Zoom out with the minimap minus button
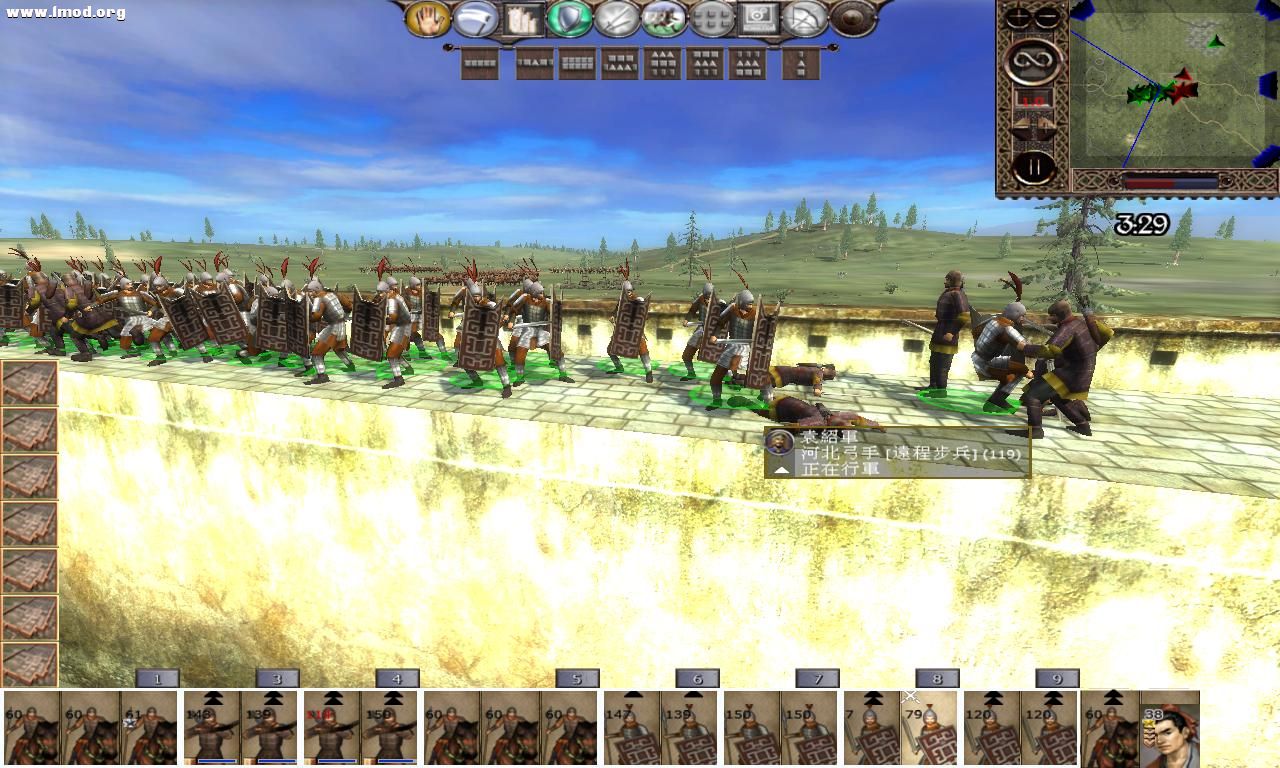The height and width of the screenshot is (768, 1280). pyautogui.click(x=1046, y=16)
